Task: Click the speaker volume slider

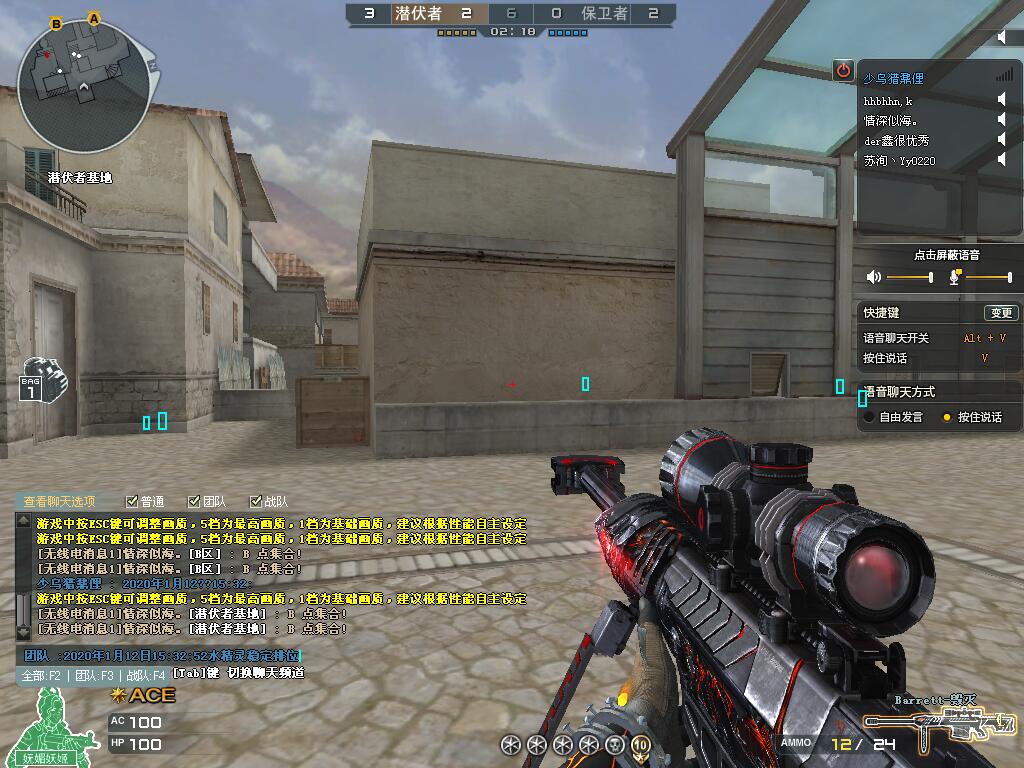Action: coord(909,277)
